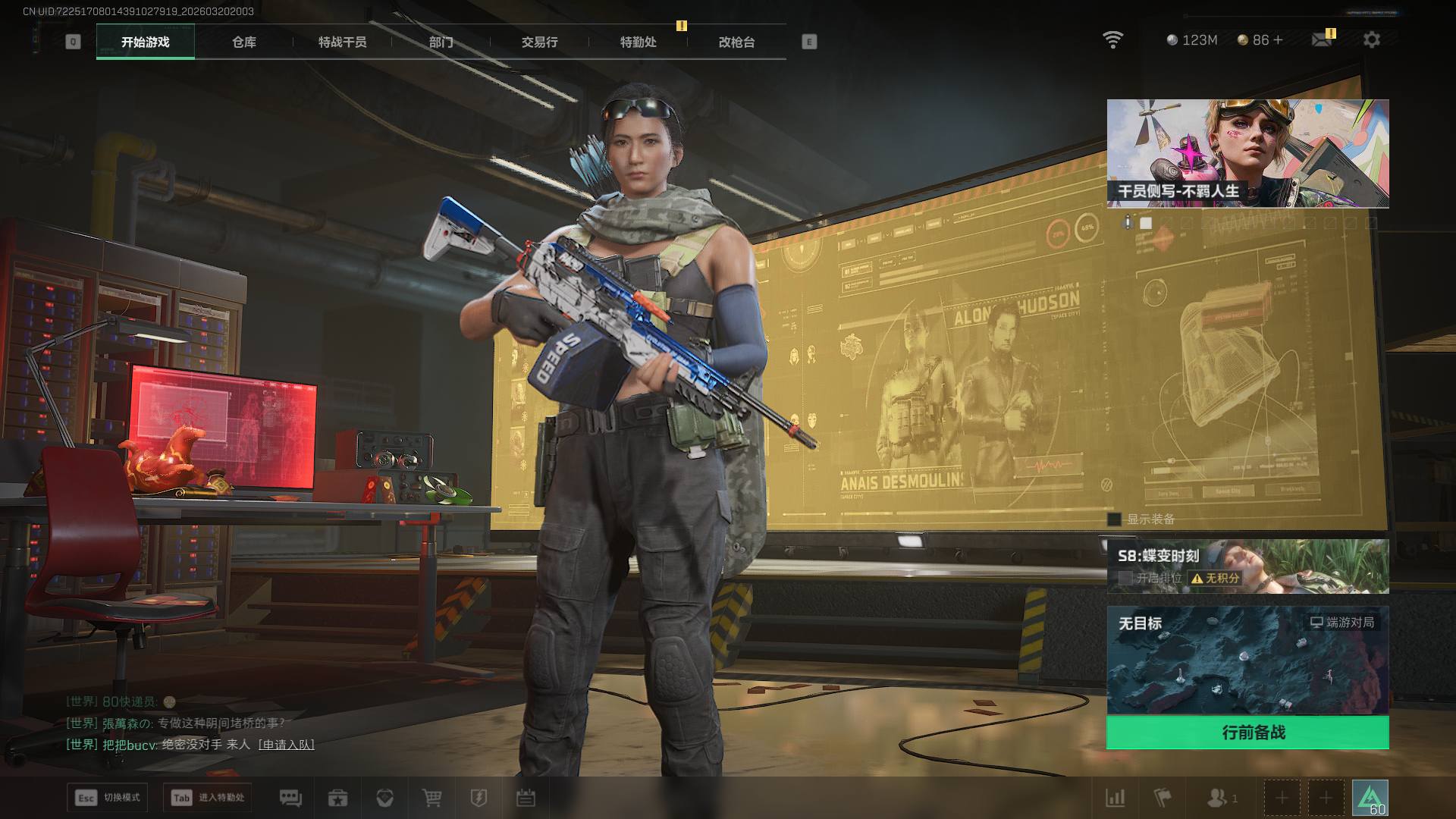Open the calendar events icon

[526, 798]
